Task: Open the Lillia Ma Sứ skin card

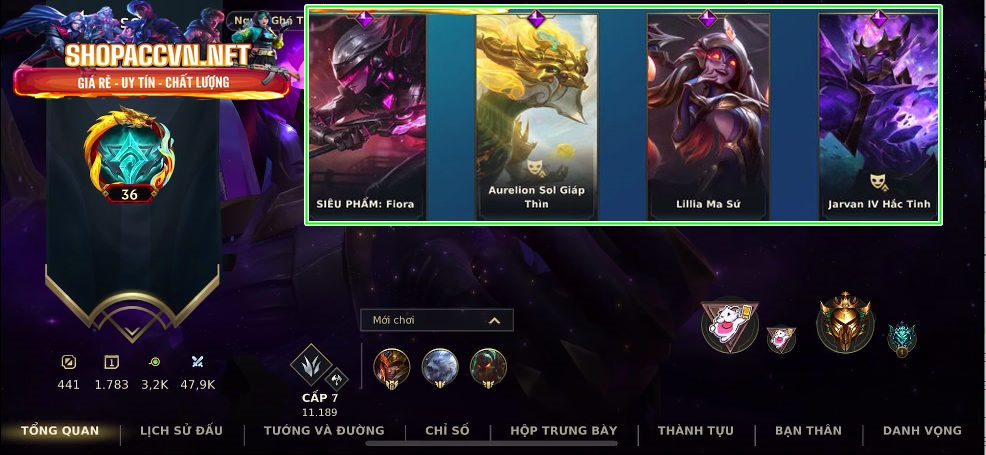Action: coord(708,115)
